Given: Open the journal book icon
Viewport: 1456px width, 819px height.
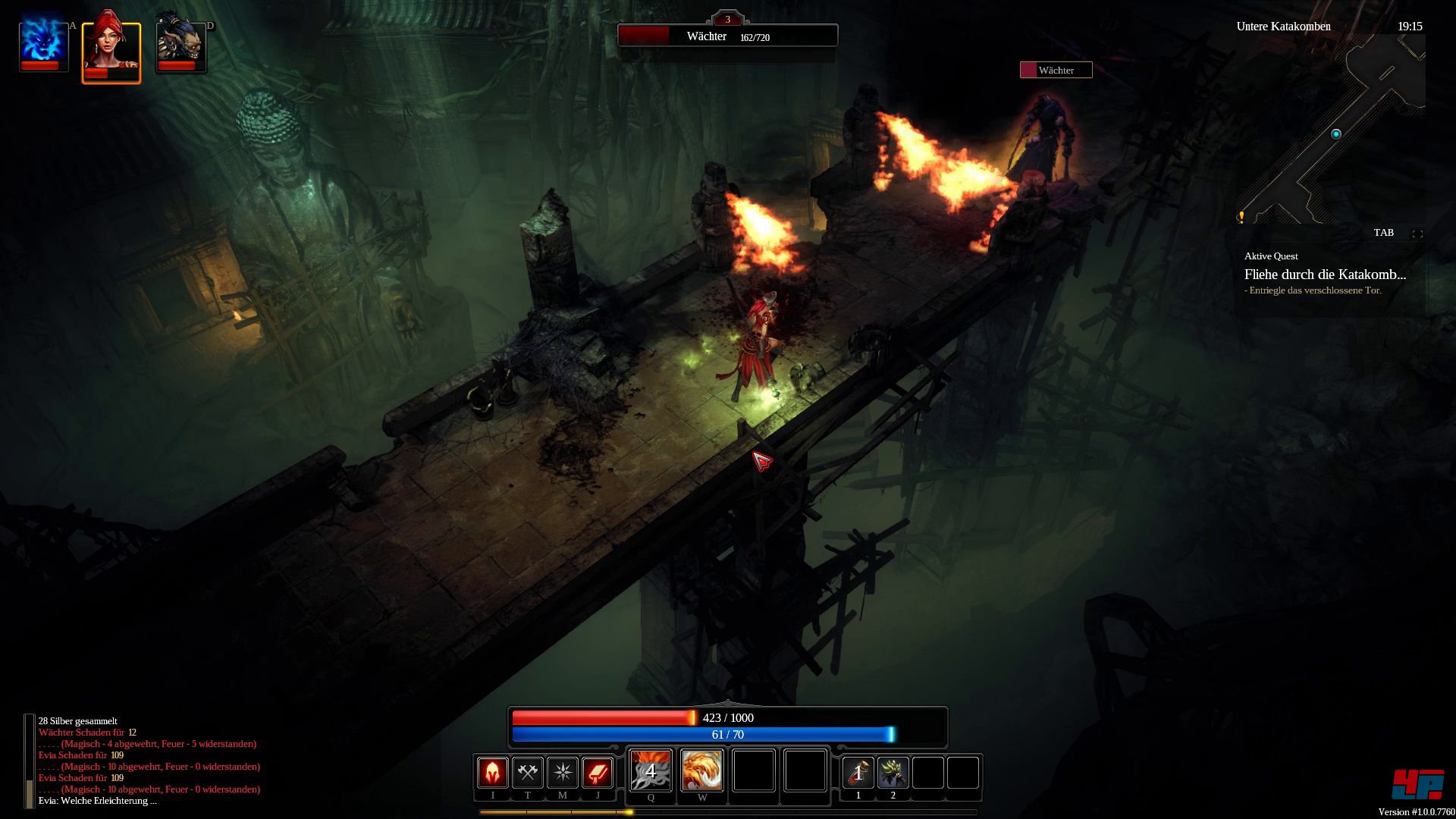Looking at the screenshot, I should point(598,773).
